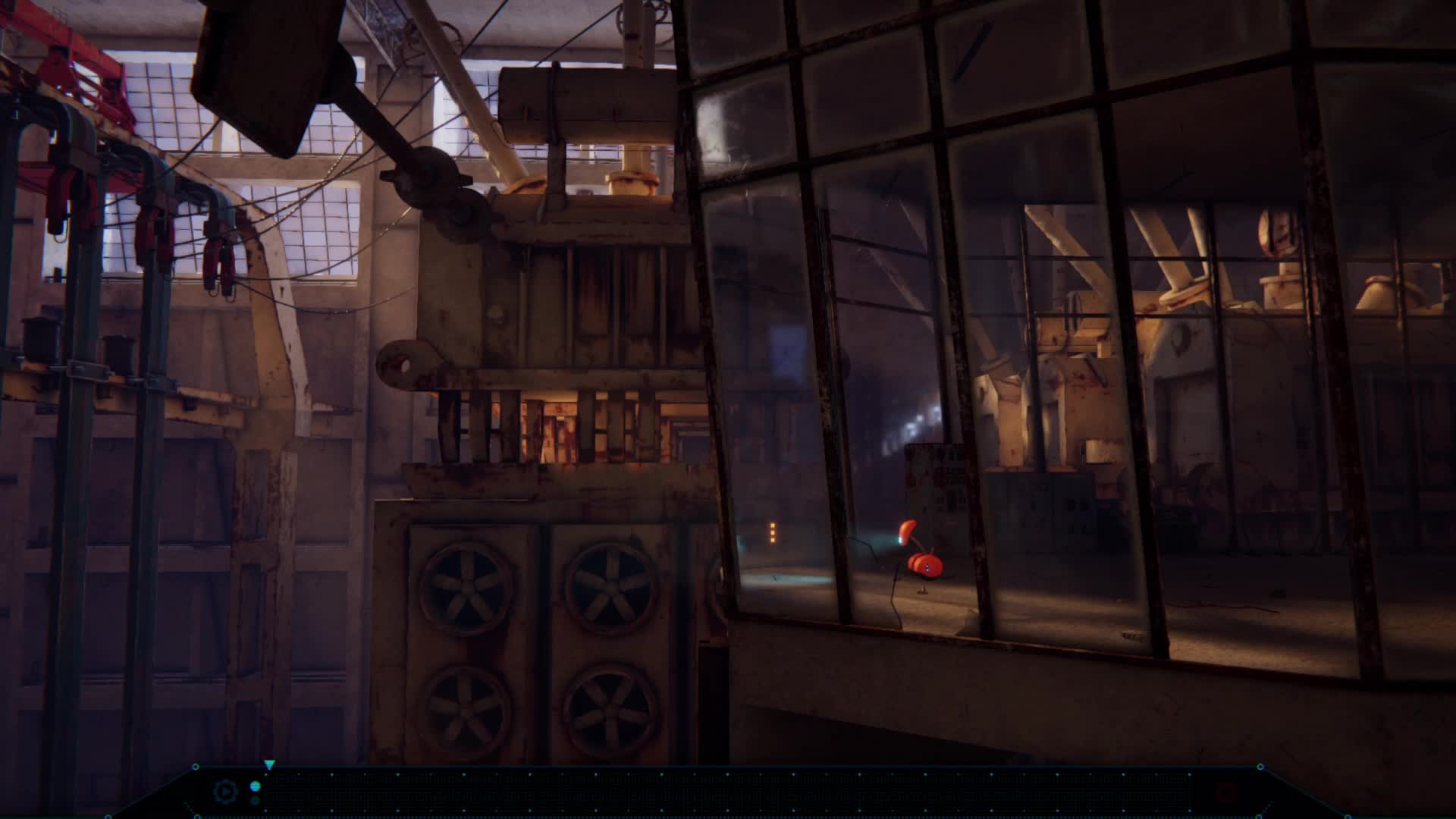The image size is (1456, 819).
Task: Click the gear-shaped play icon in the HUD bar
Action: click(x=226, y=792)
